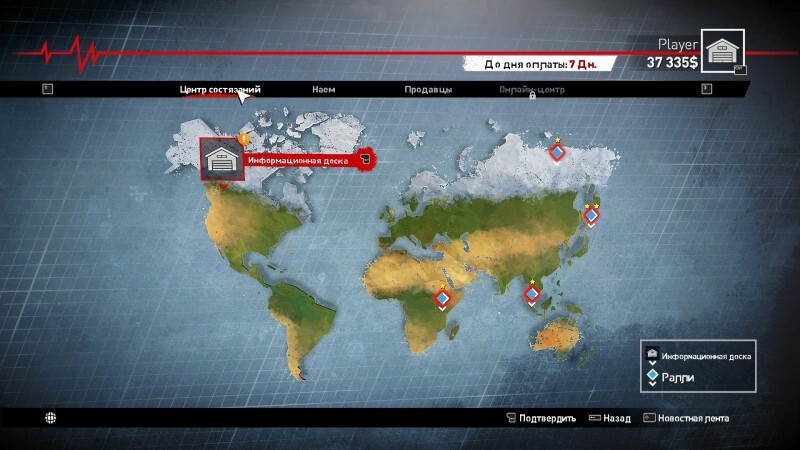Select the rally marker in Southeast Asia
Image resolution: width=800 pixels, height=450 pixels.
click(532, 294)
